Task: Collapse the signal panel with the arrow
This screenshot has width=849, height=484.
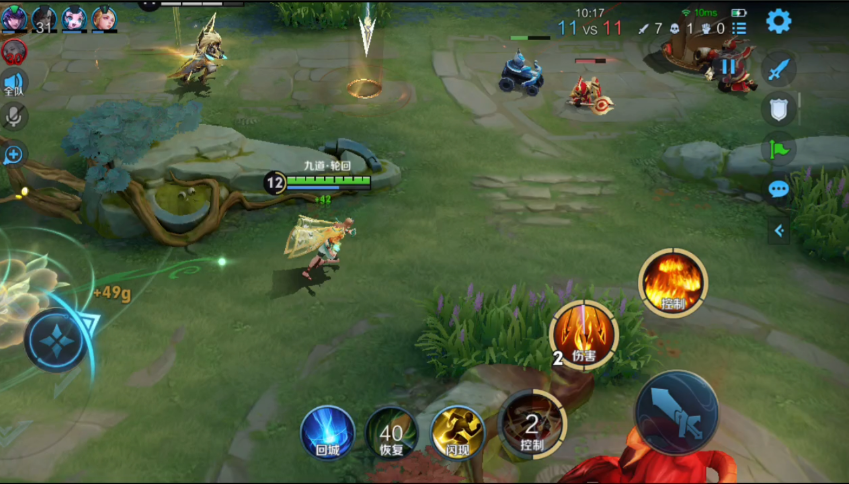Action: pos(778,231)
